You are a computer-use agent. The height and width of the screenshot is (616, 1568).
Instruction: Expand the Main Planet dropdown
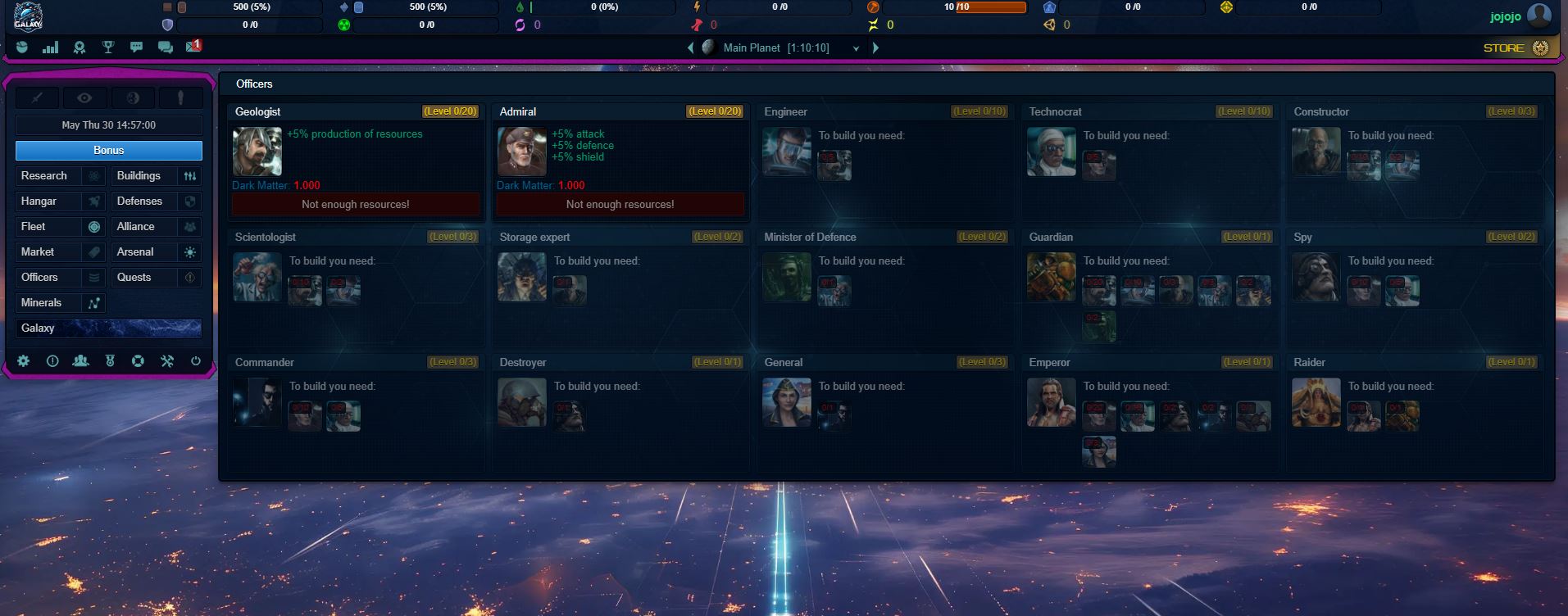pos(856,48)
